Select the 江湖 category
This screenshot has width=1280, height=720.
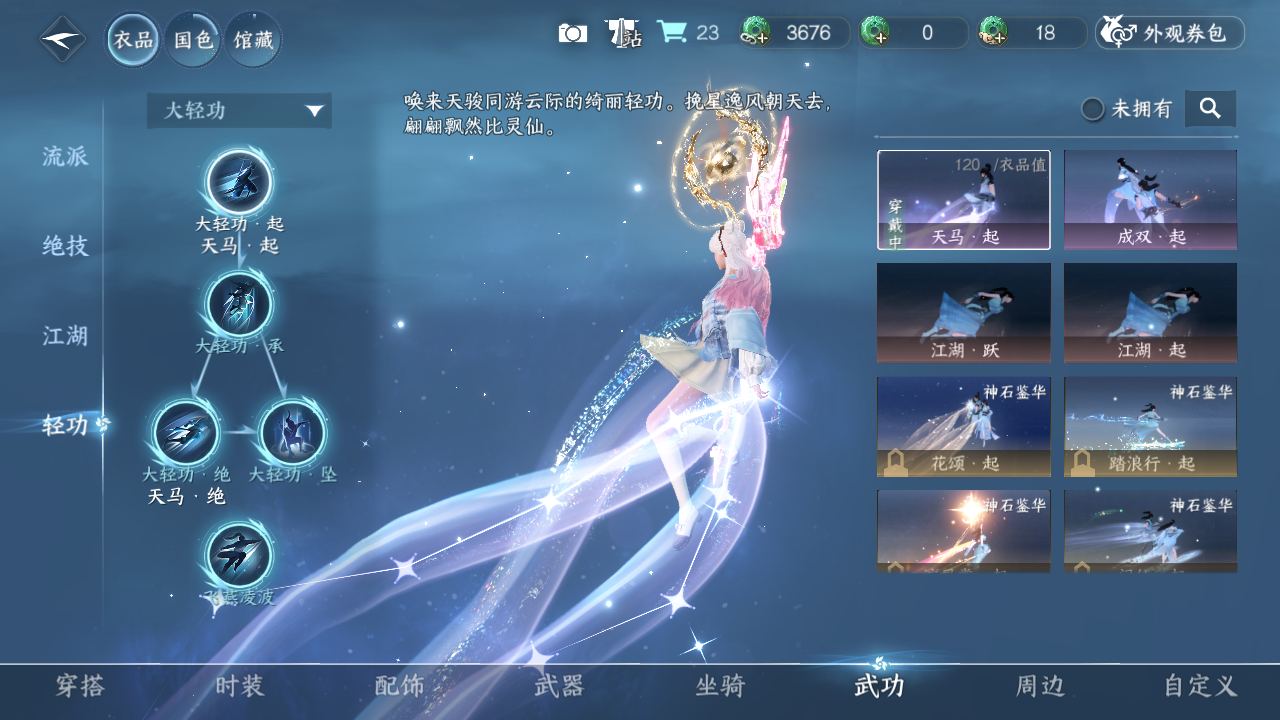(66, 336)
